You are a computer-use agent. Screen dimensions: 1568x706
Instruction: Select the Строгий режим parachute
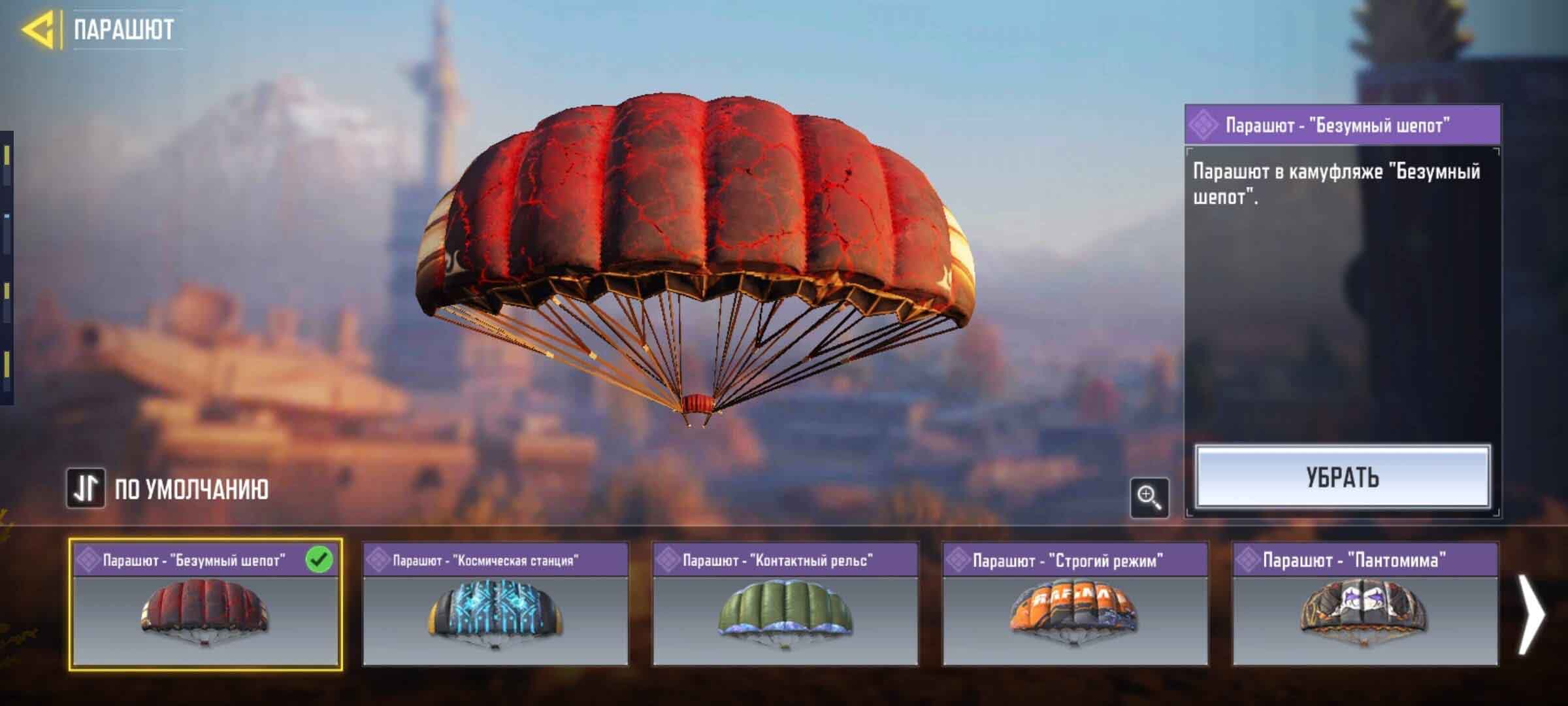(x=1075, y=603)
